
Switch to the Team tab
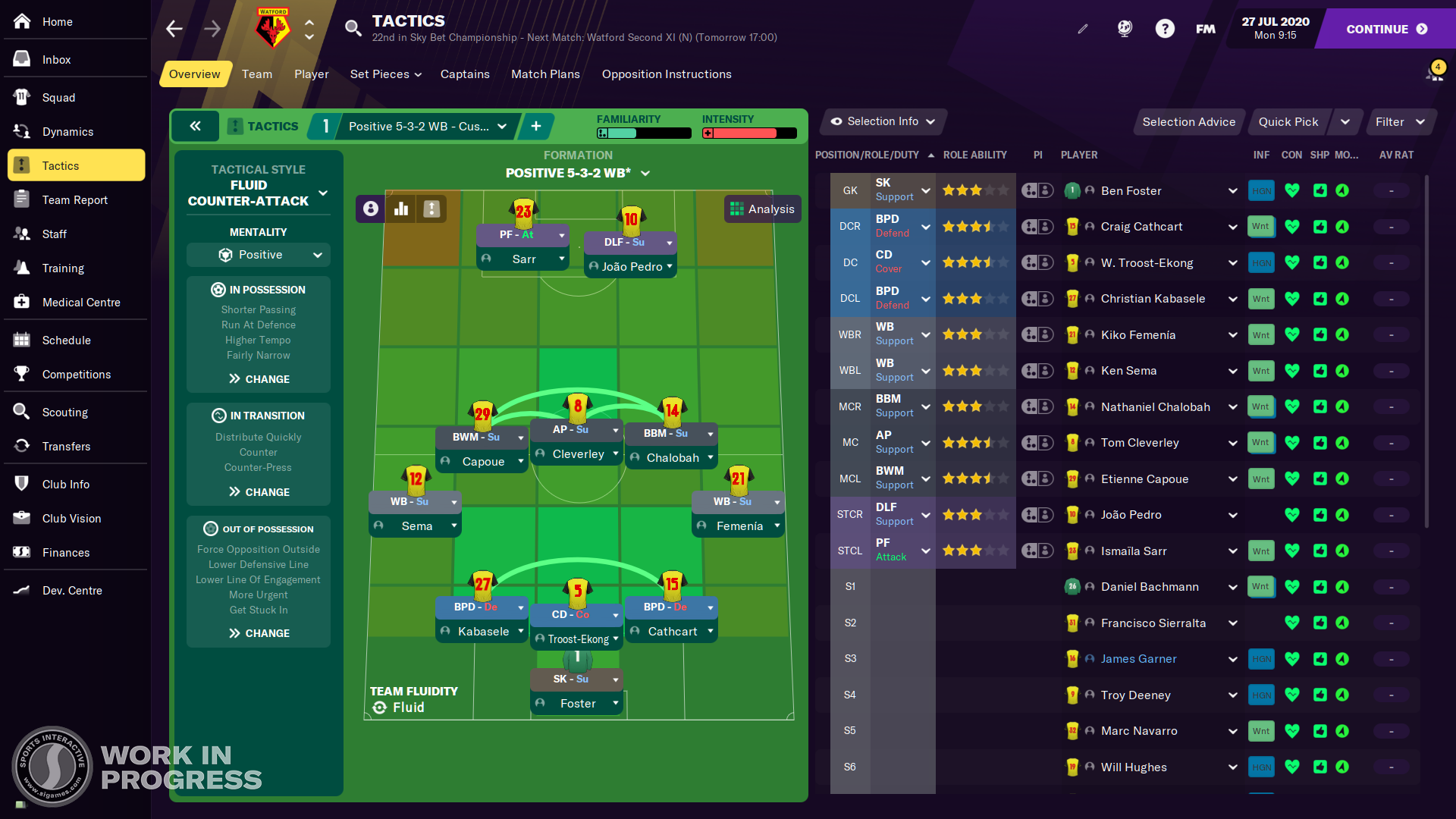pos(256,74)
